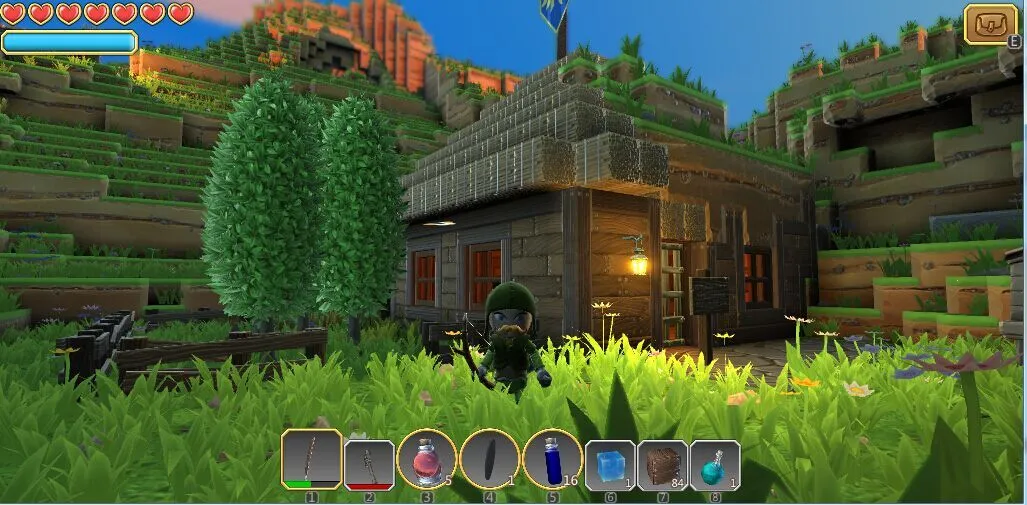The height and width of the screenshot is (505, 1027).
Task: Select the dark feather item slot
Action: click(490, 460)
